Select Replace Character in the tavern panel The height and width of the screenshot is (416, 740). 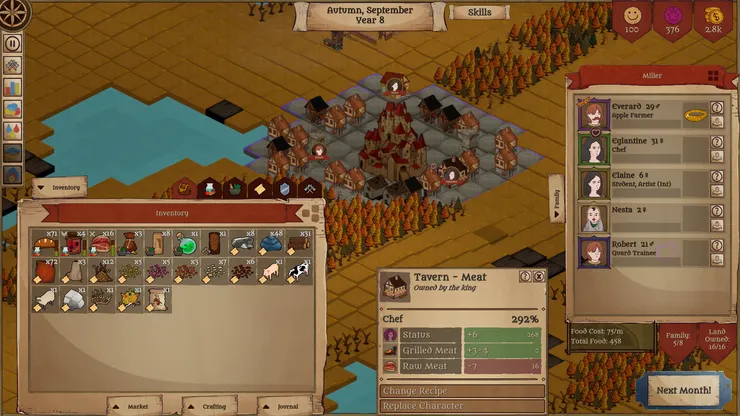coord(462,406)
